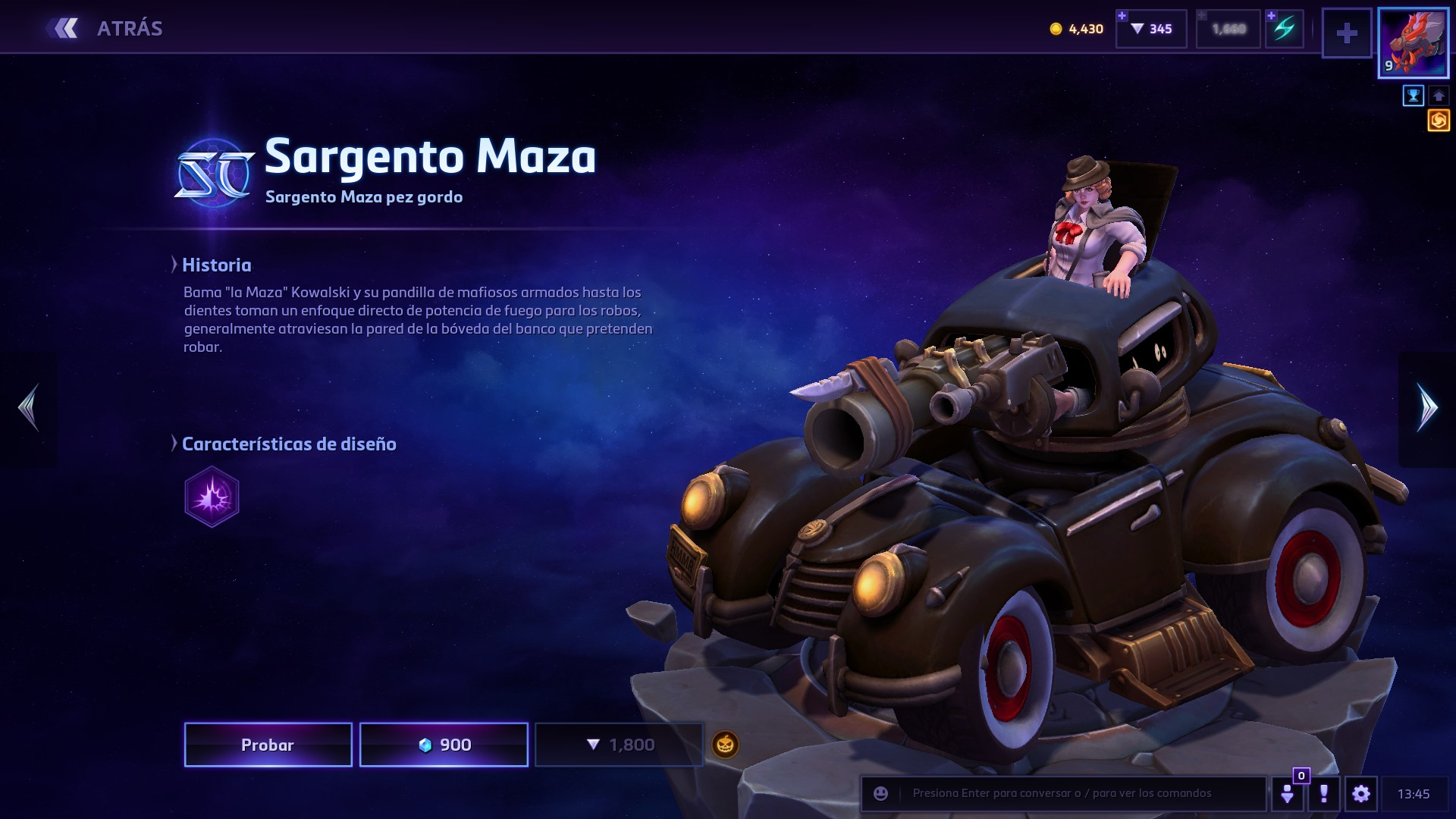Open the emoji picker smiley
Viewport: 1456px width, 819px height.
point(880,793)
